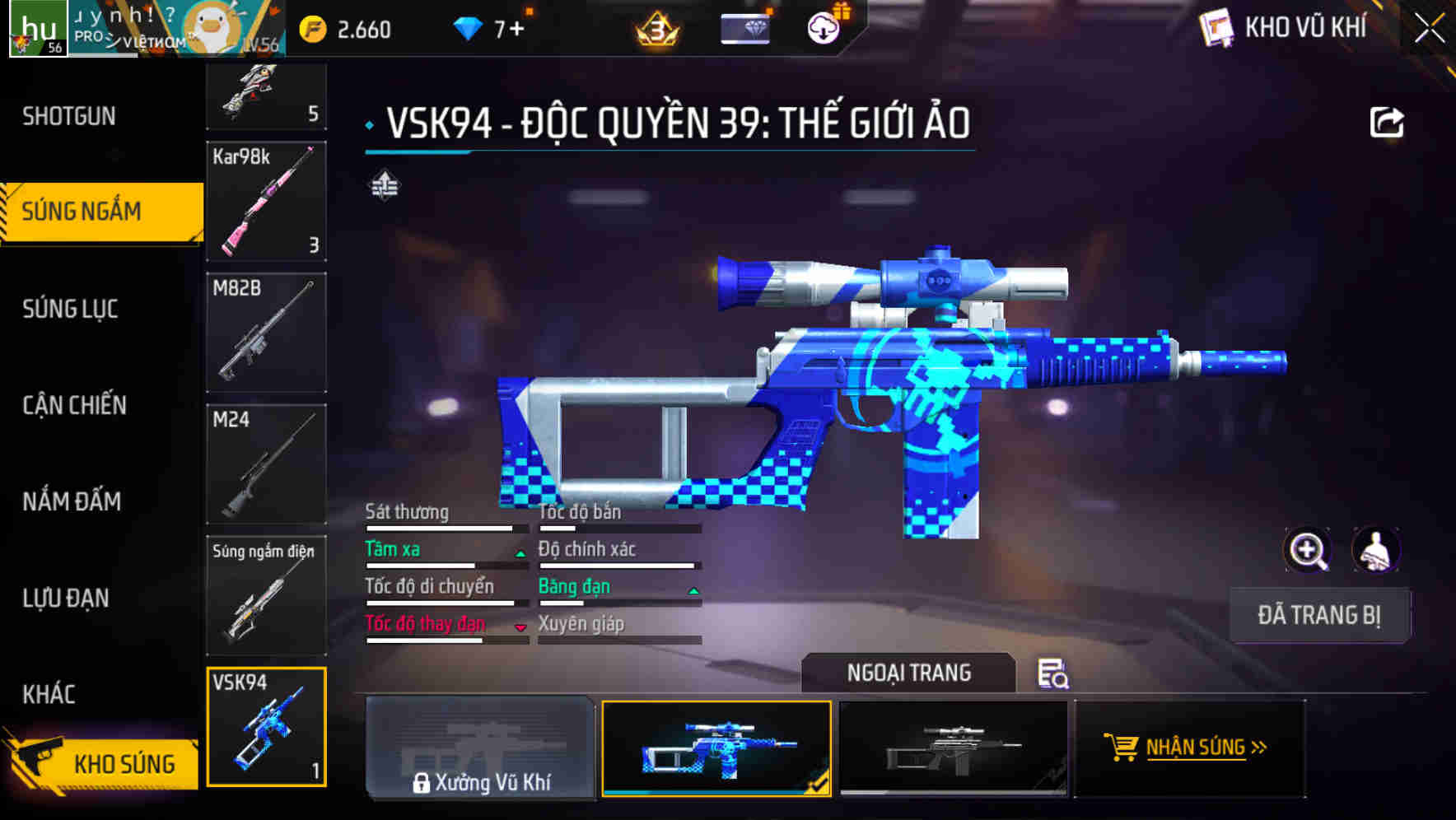Viewport: 1456px width, 820px height.
Task: Click the blue diamond currency icon
Action: point(469,26)
